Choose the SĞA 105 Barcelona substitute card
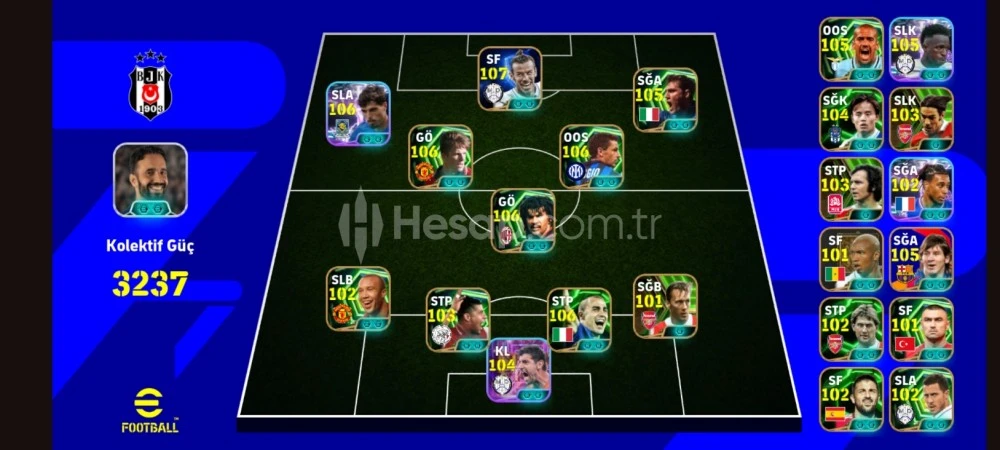This screenshot has height=450, width=1000. click(x=921, y=259)
